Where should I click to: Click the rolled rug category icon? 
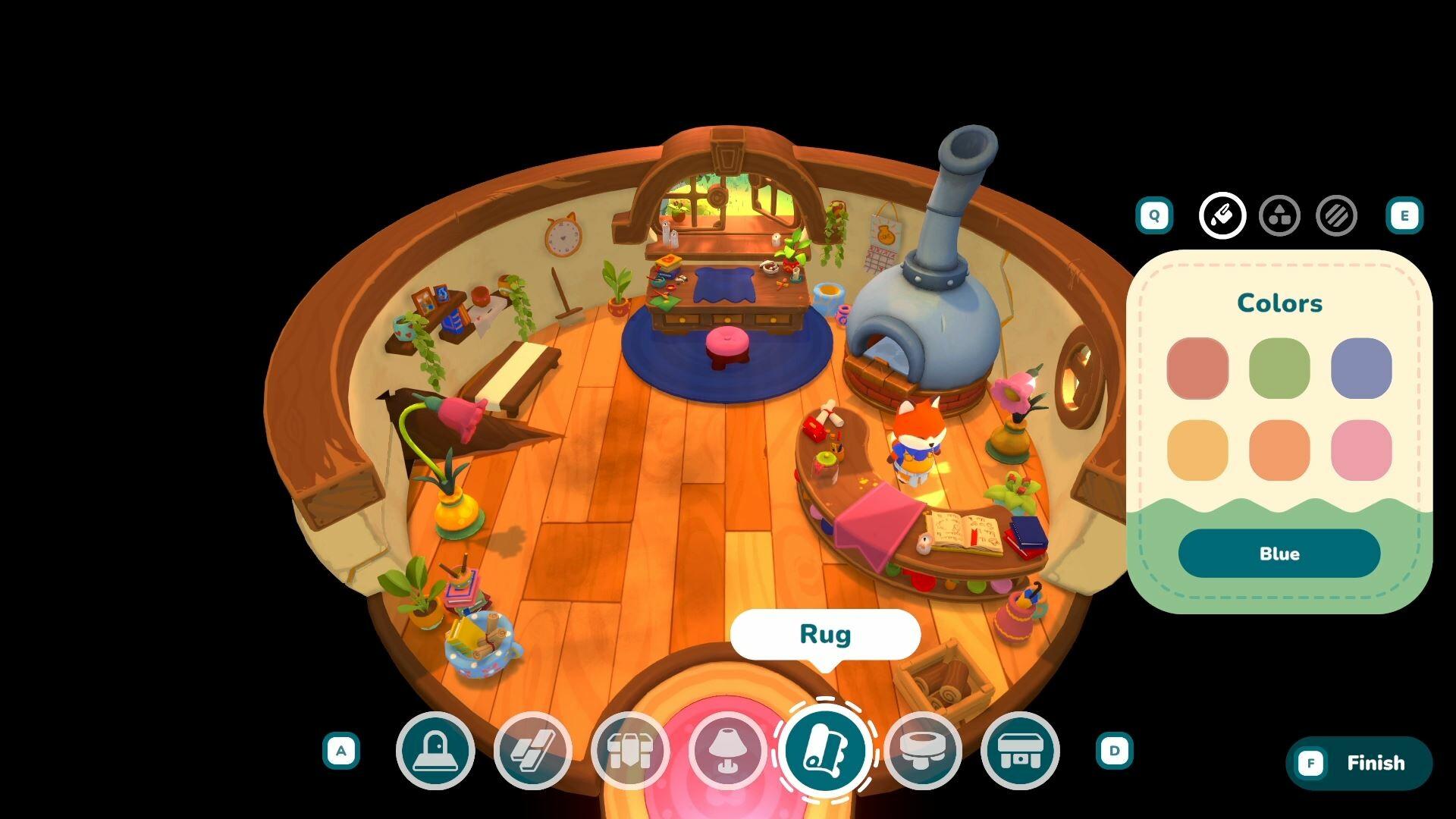coord(825,751)
